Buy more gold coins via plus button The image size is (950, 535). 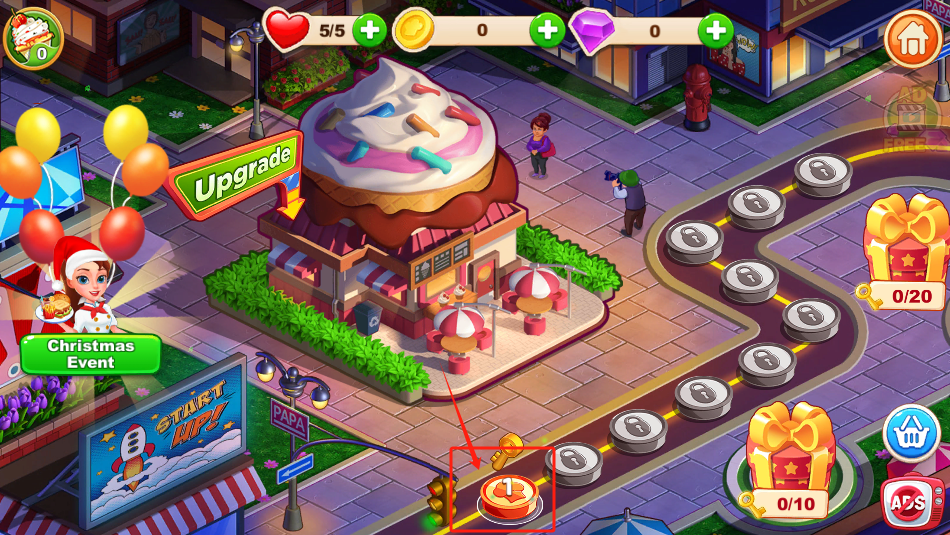click(x=547, y=30)
